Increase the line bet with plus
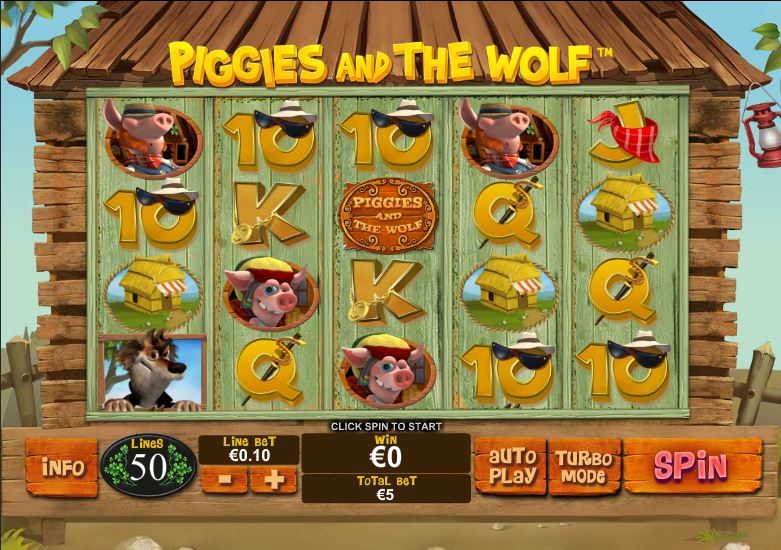Viewport: 781px width, 550px height. (x=273, y=480)
